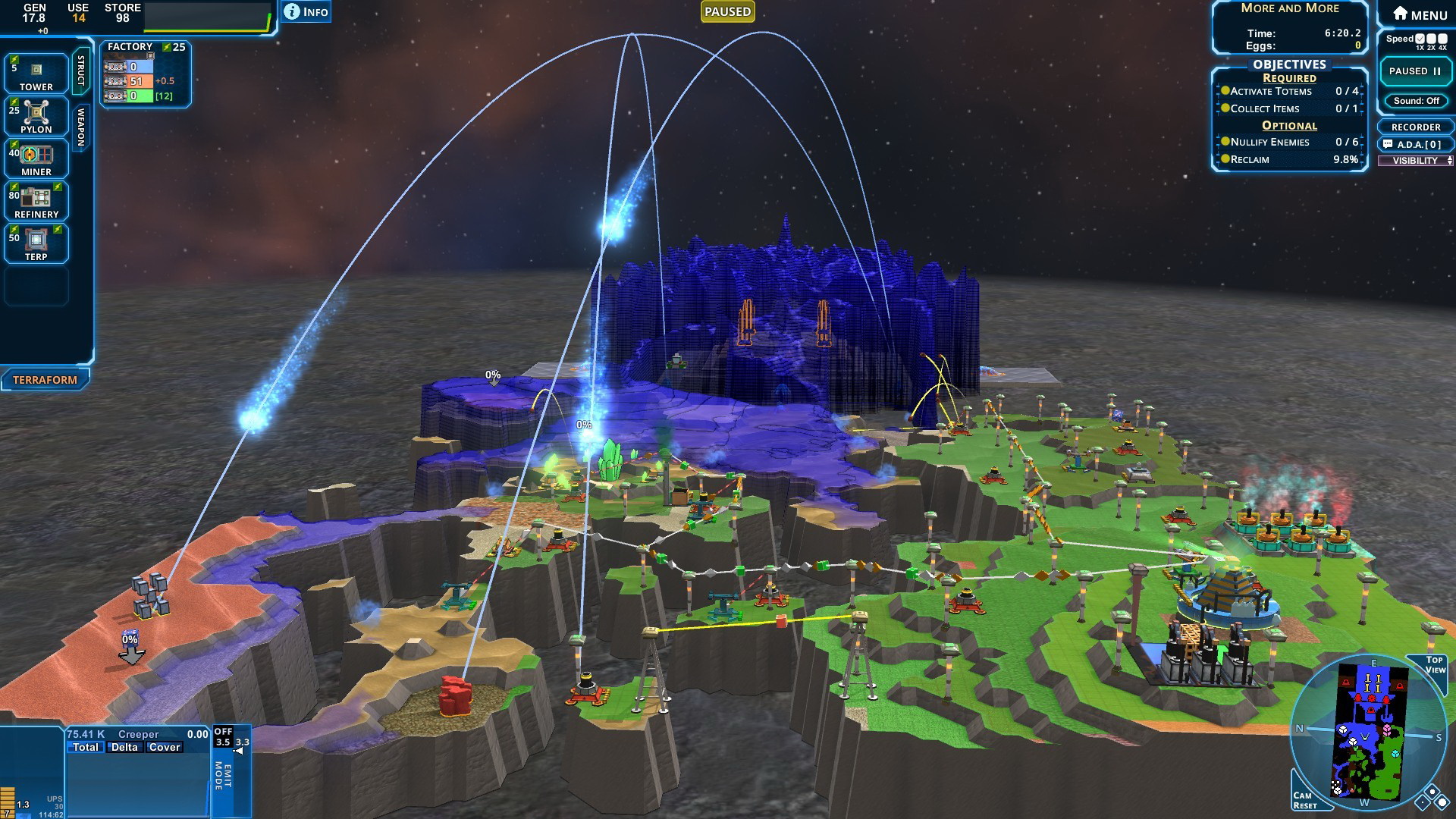Open the Visibility dropdown
The width and height of the screenshot is (1456, 819).
pyautogui.click(x=1415, y=161)
